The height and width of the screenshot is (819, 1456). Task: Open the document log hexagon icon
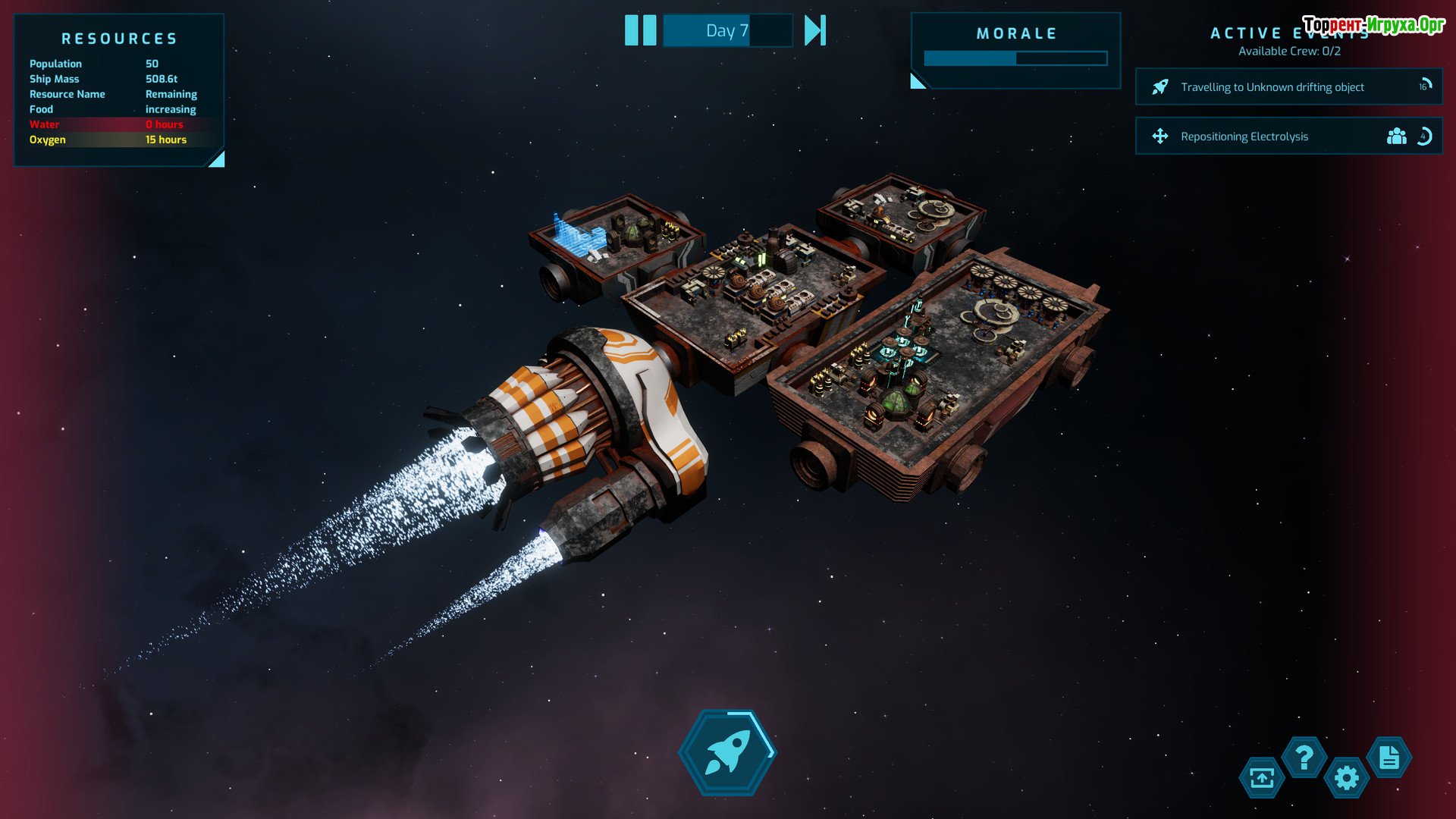pos(1389,757)
